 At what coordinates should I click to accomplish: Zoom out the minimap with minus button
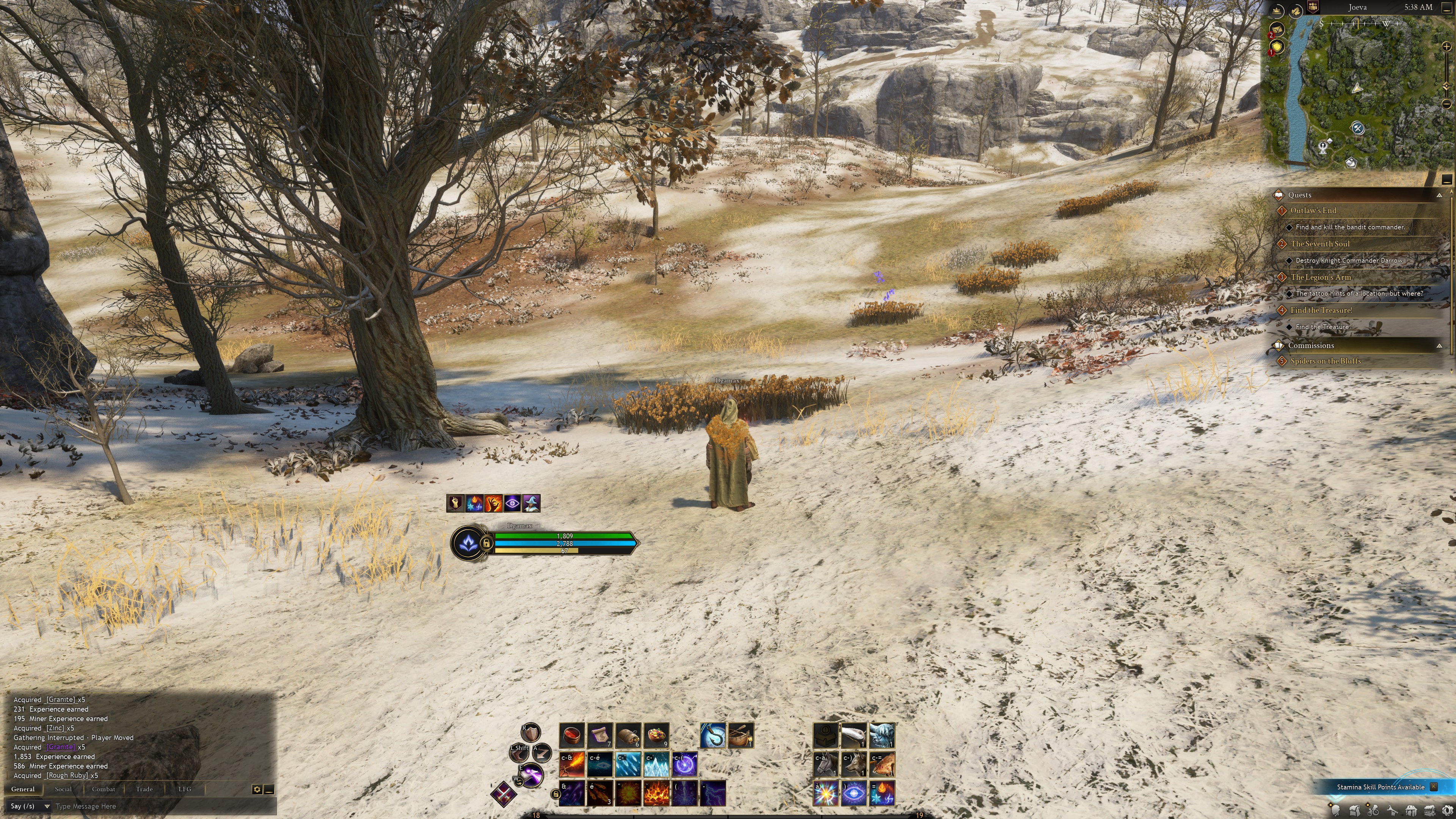coord(1446,104)
